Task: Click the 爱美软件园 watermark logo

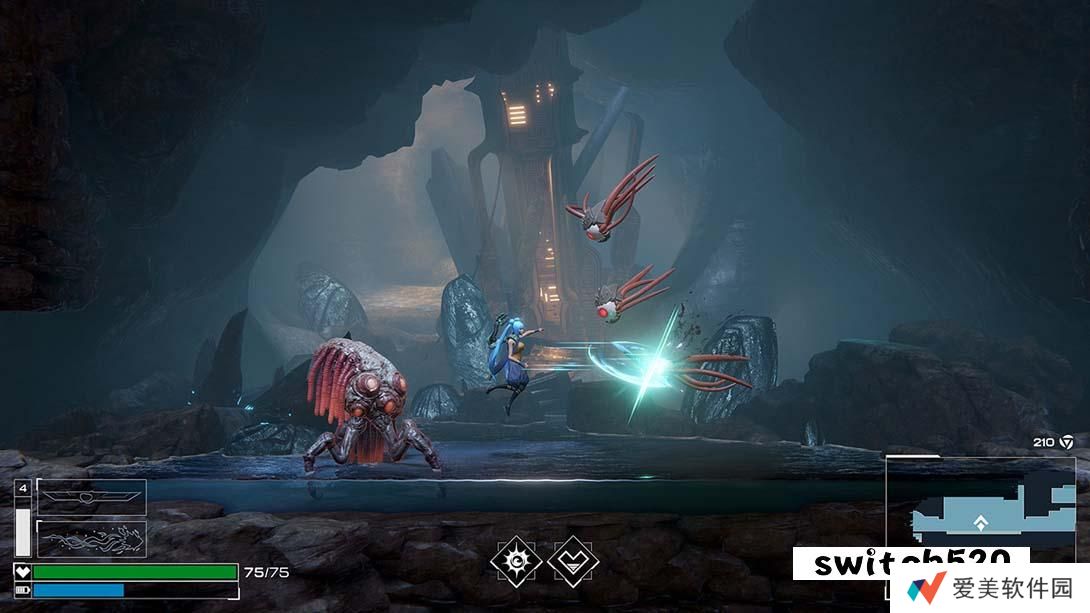Action: click(x=990, y=588)
